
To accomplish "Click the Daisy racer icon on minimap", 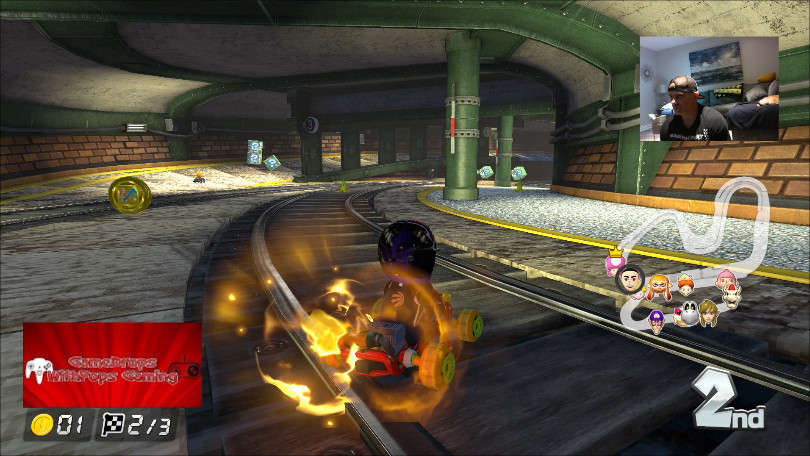I will click(686, 284).
